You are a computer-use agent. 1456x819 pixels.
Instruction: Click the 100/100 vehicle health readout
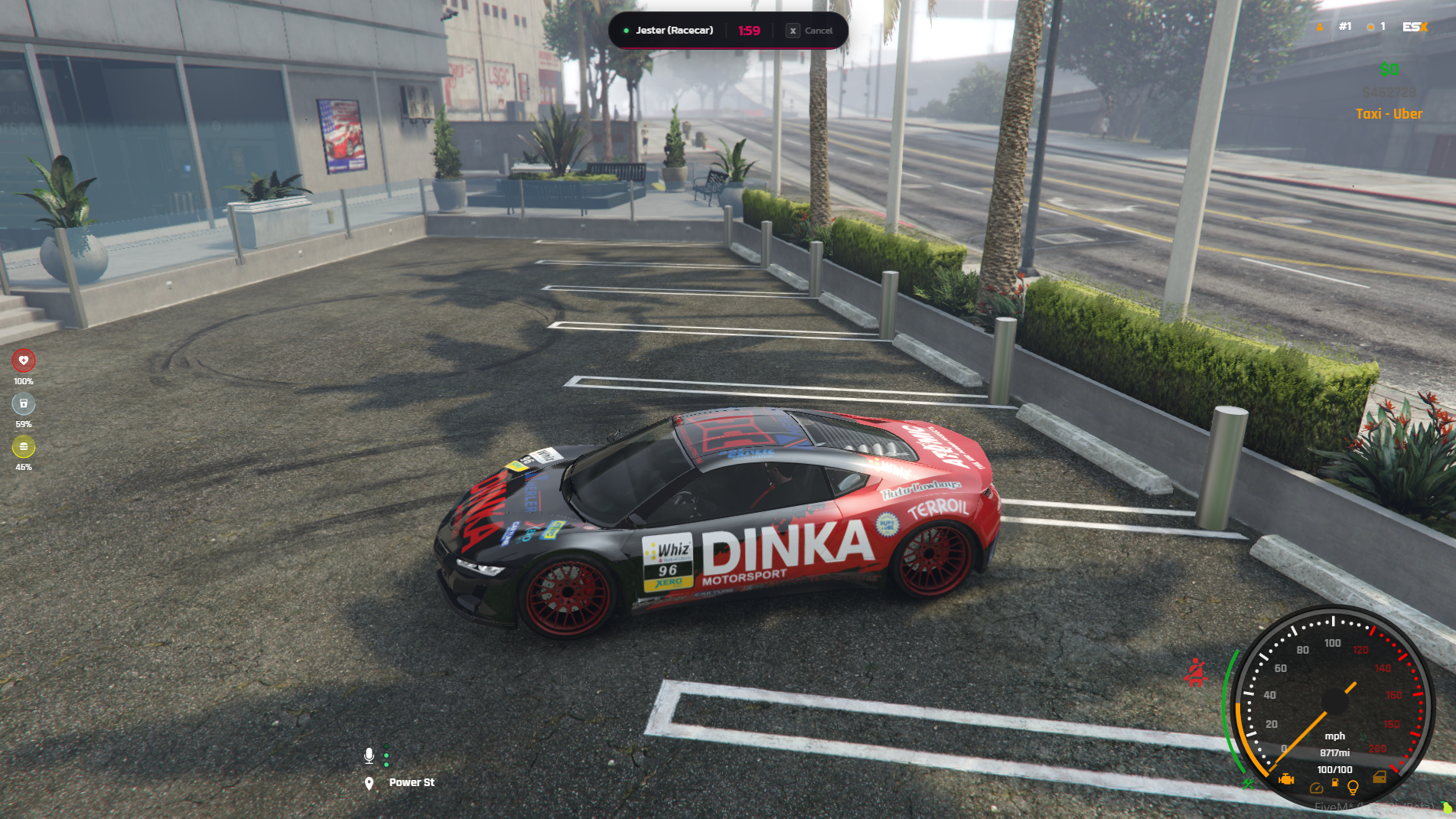click(x=1334, y=768)
